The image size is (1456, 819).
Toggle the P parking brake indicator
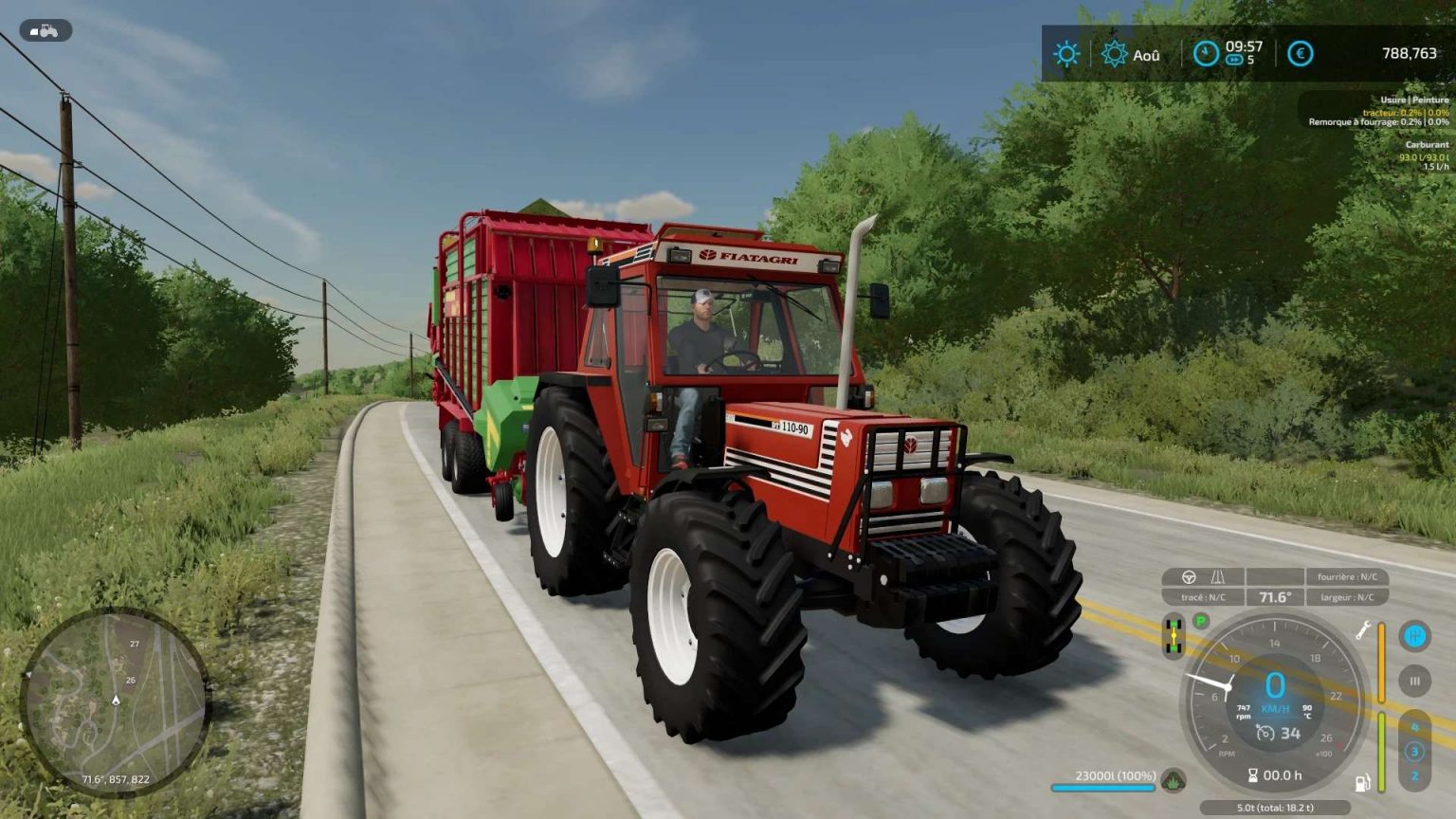point(1199,622)
